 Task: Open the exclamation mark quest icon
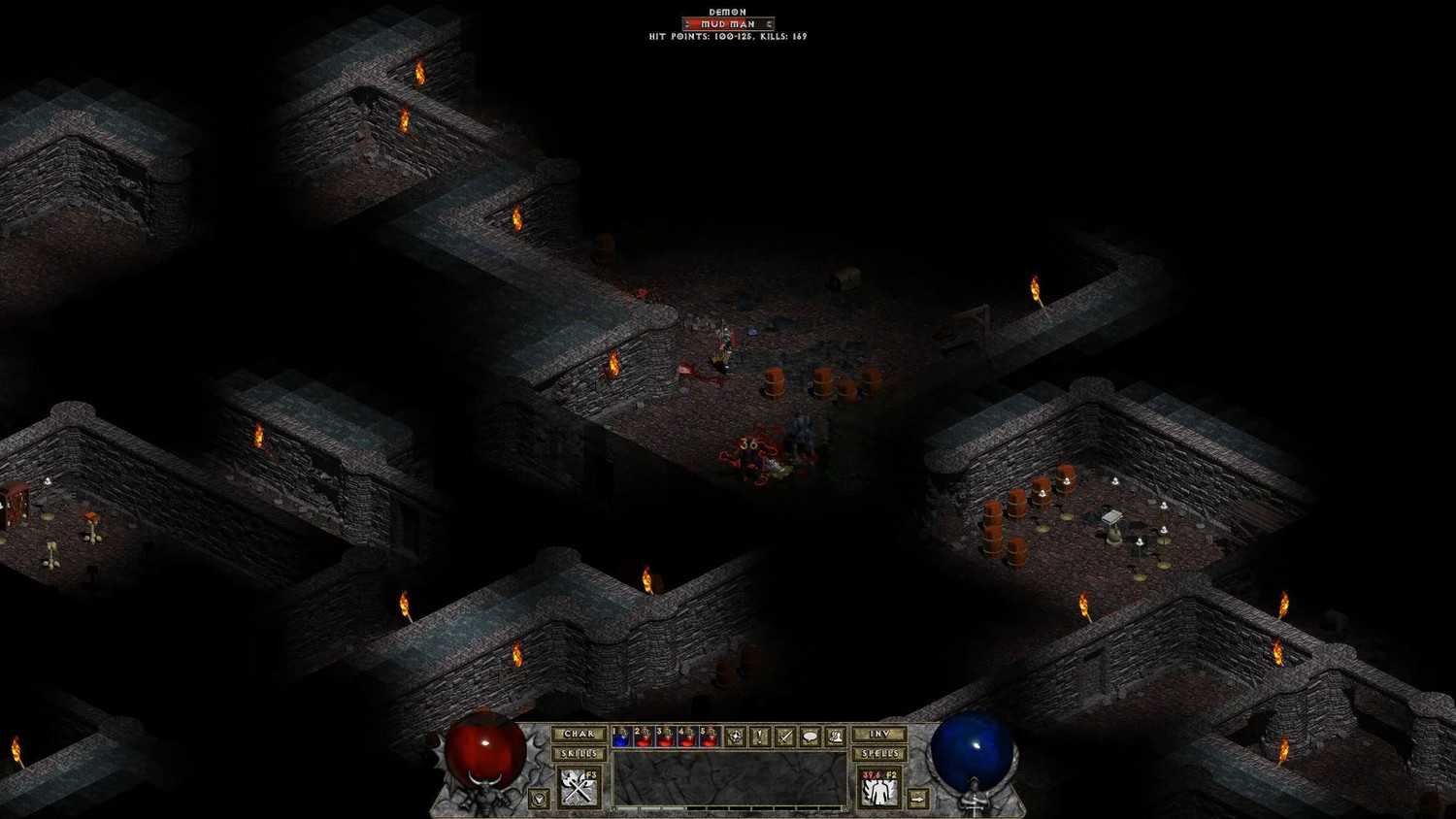pyautogui.click(x=760, y=737)
